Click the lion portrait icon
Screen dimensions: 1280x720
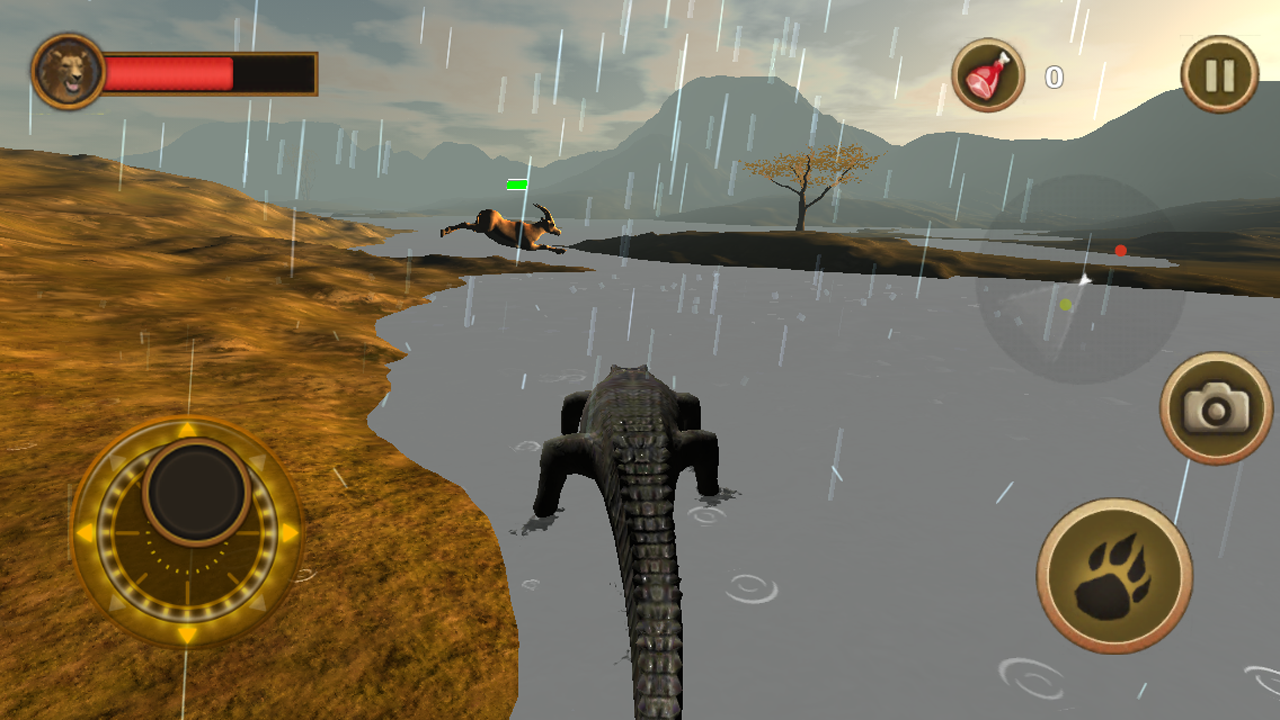(x=66, y=71)
